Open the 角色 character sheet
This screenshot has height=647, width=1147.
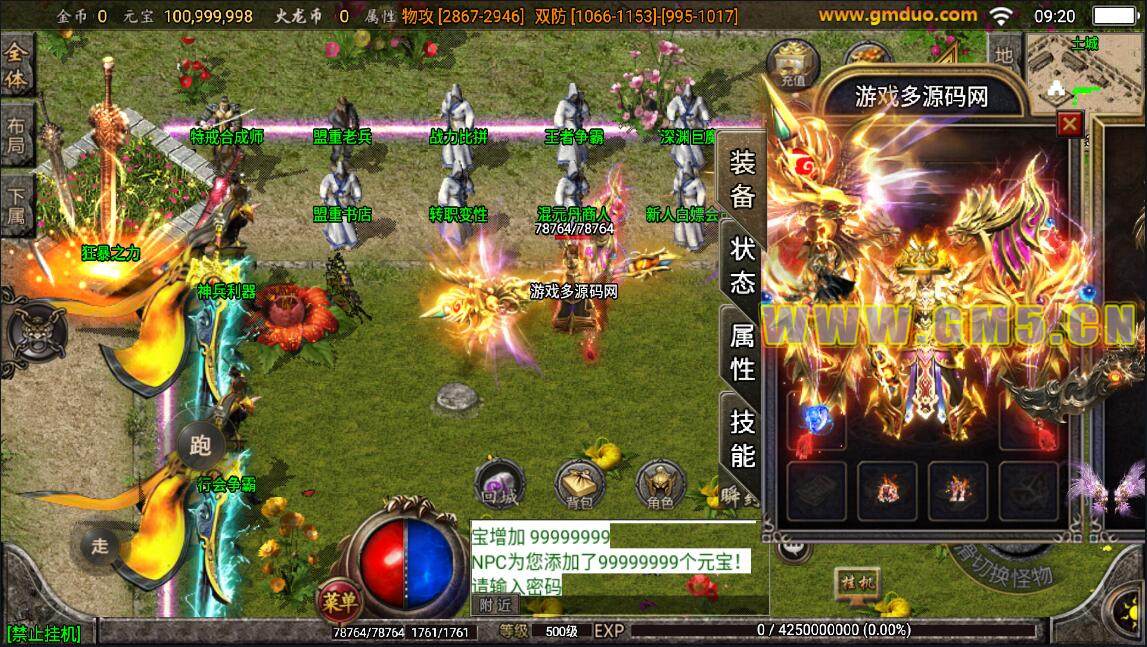[659, 483]
